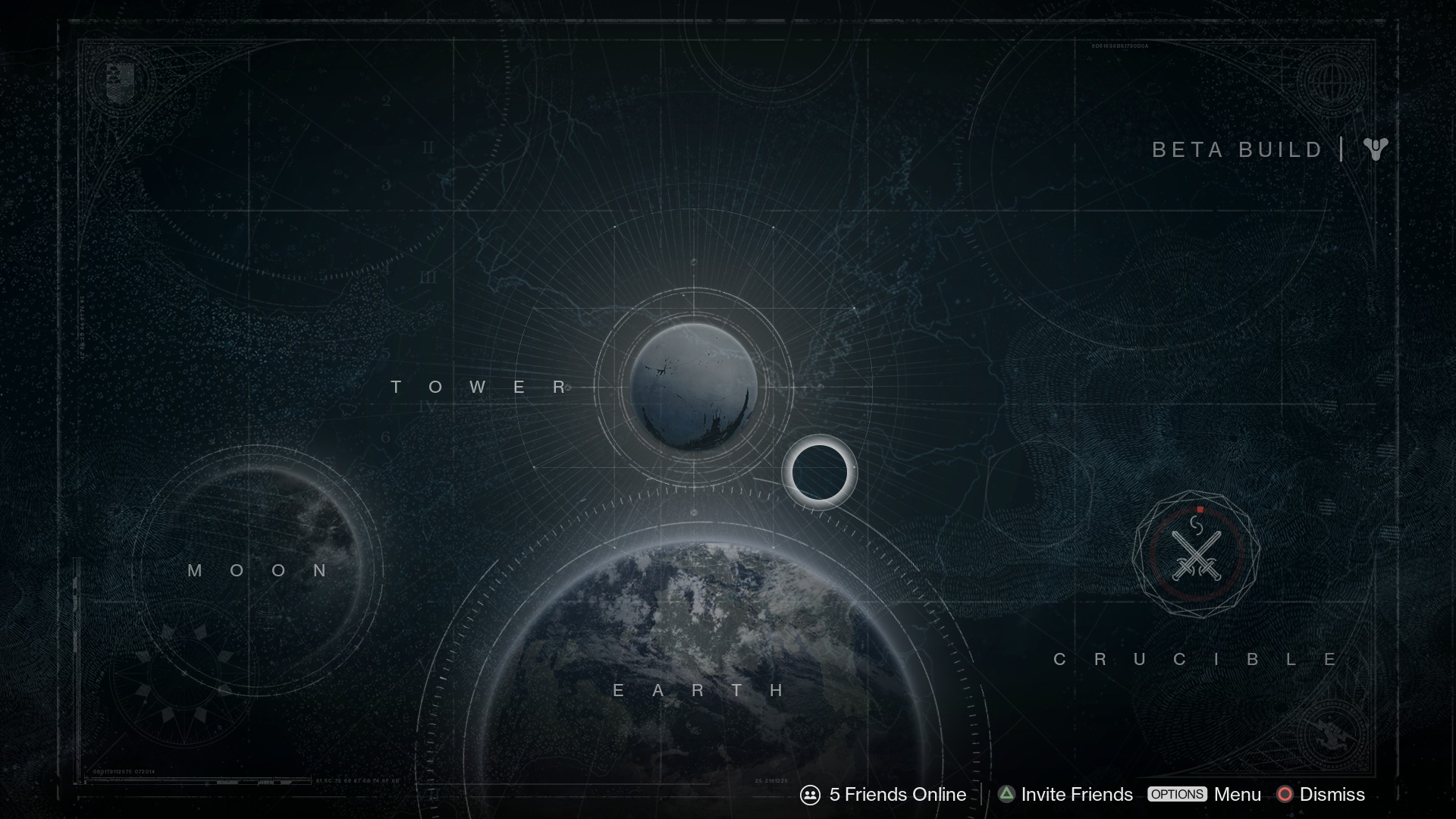Select the Tower destination

tap(693, 388)
